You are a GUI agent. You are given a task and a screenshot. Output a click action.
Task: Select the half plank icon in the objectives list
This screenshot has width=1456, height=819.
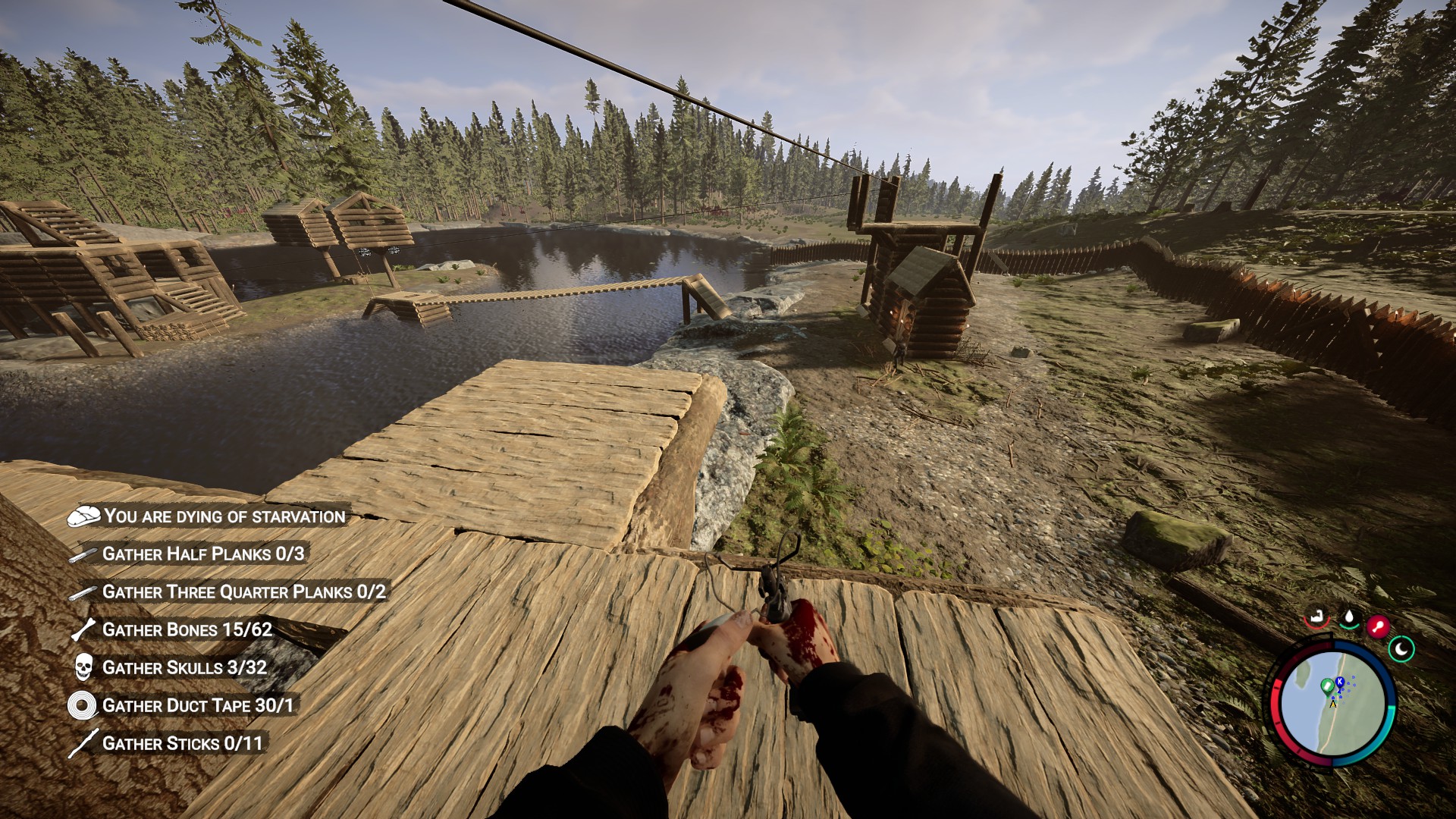coord(83,554)
